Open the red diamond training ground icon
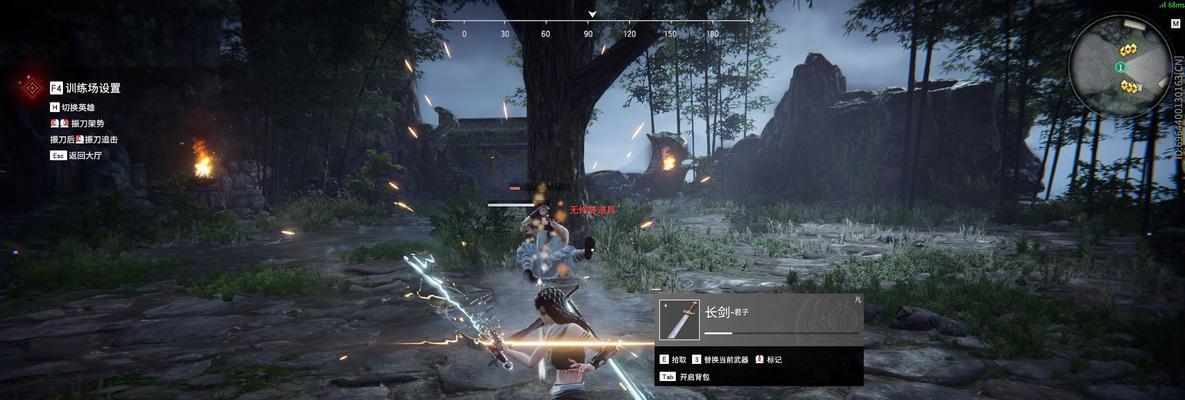Screen dimensions: 1185x400 pyautogui.click(x=32, y=88)
